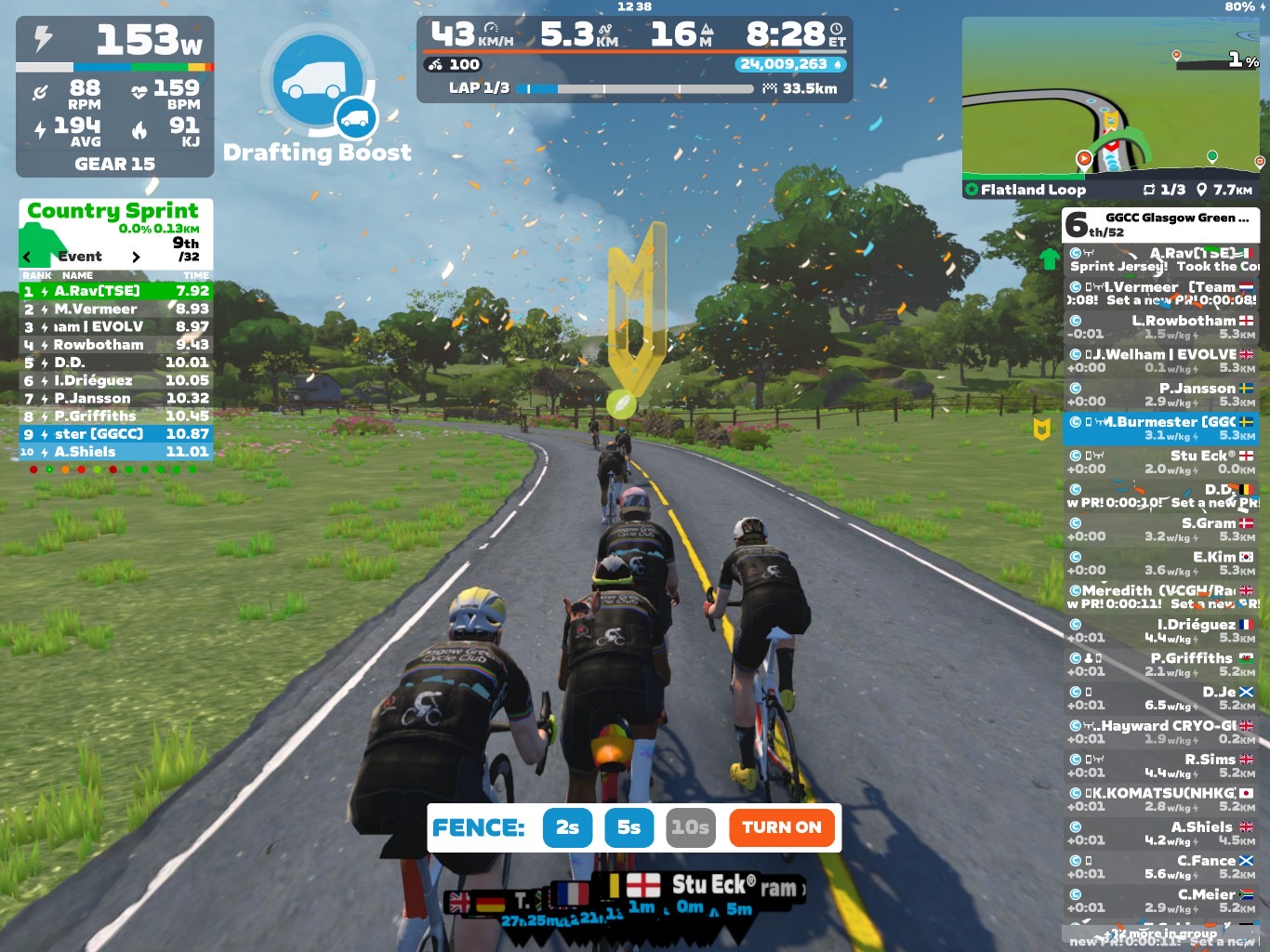Screen dimensions: 1270x952
Task: Set the fence to 2s
Action: click(567, 827)
